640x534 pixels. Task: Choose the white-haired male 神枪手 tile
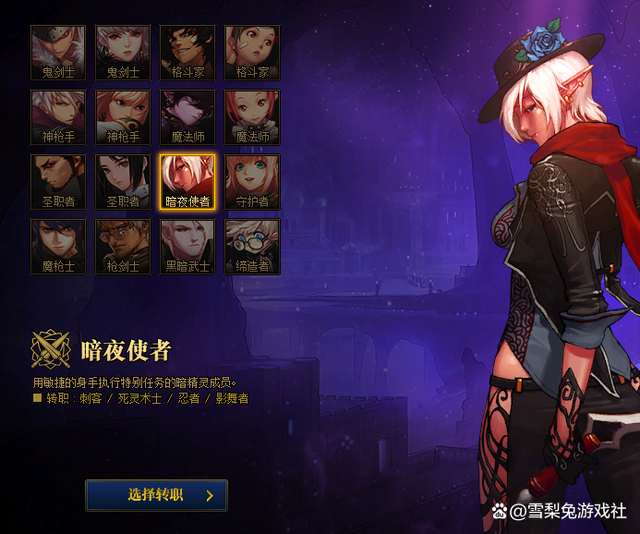coord(57,117)
